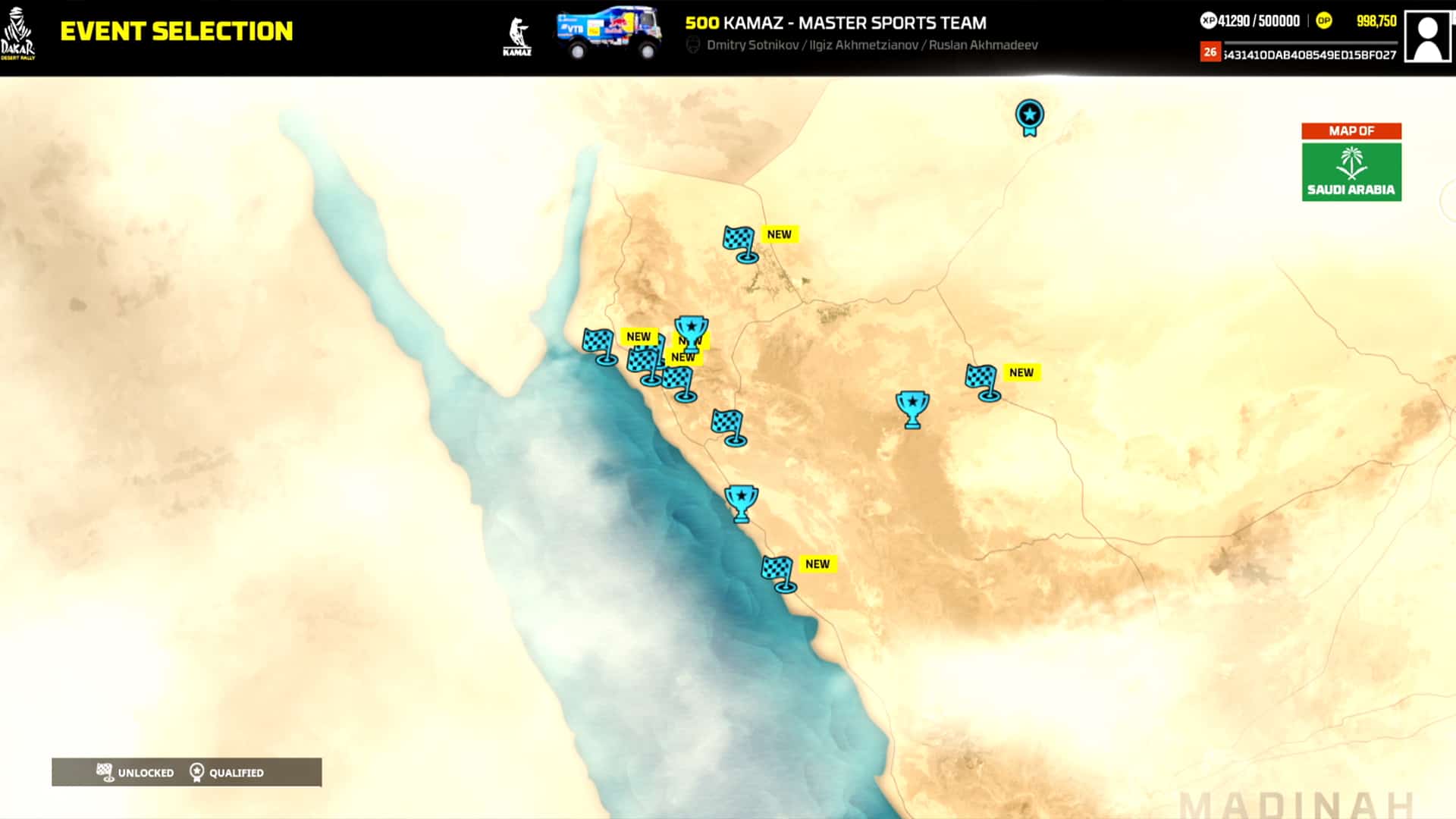Open the qualified medal event at top of map
Screen dimensions: 1456x819
pyautogui.click(x=1029, y=116)
